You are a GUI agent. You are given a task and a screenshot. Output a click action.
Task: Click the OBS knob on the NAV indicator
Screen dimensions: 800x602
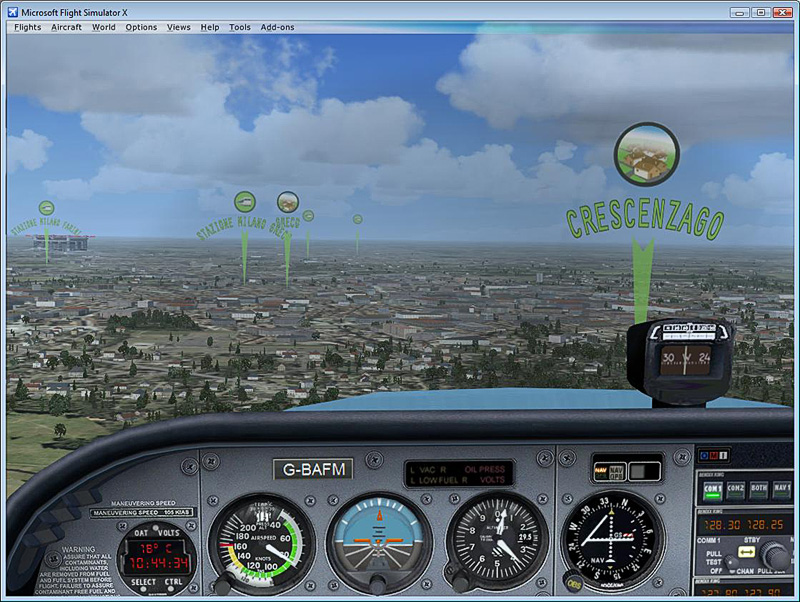tap(573, 583)
